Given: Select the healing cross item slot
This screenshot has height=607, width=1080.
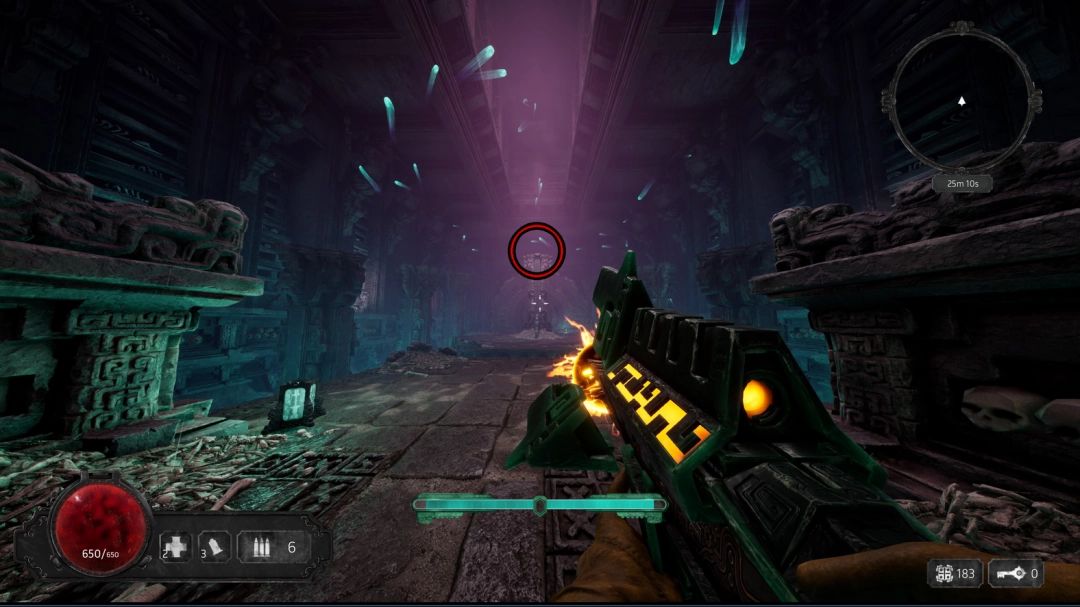Looking at the screenshot, I should [176, 547].
